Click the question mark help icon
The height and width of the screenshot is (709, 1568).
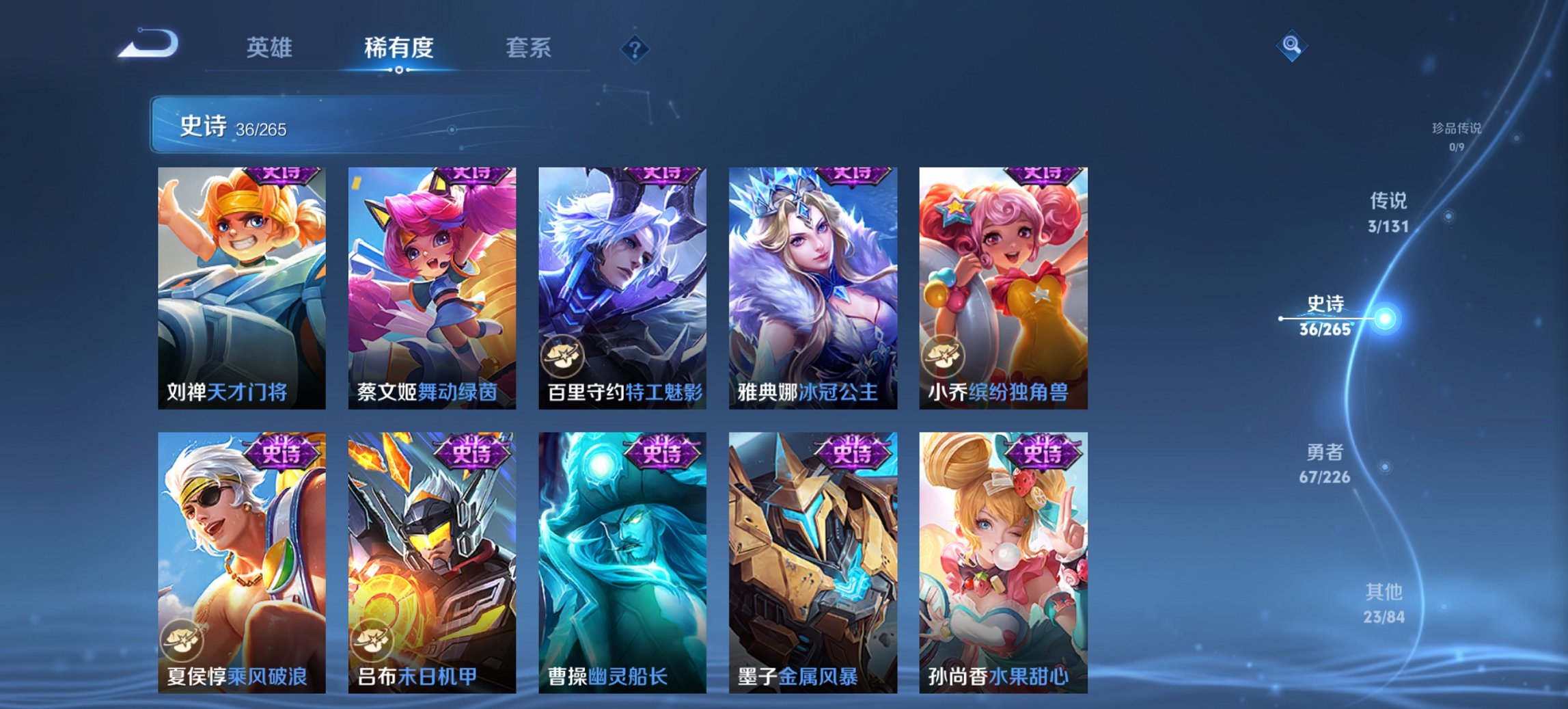pyautogui.click(x=635, y=48)
